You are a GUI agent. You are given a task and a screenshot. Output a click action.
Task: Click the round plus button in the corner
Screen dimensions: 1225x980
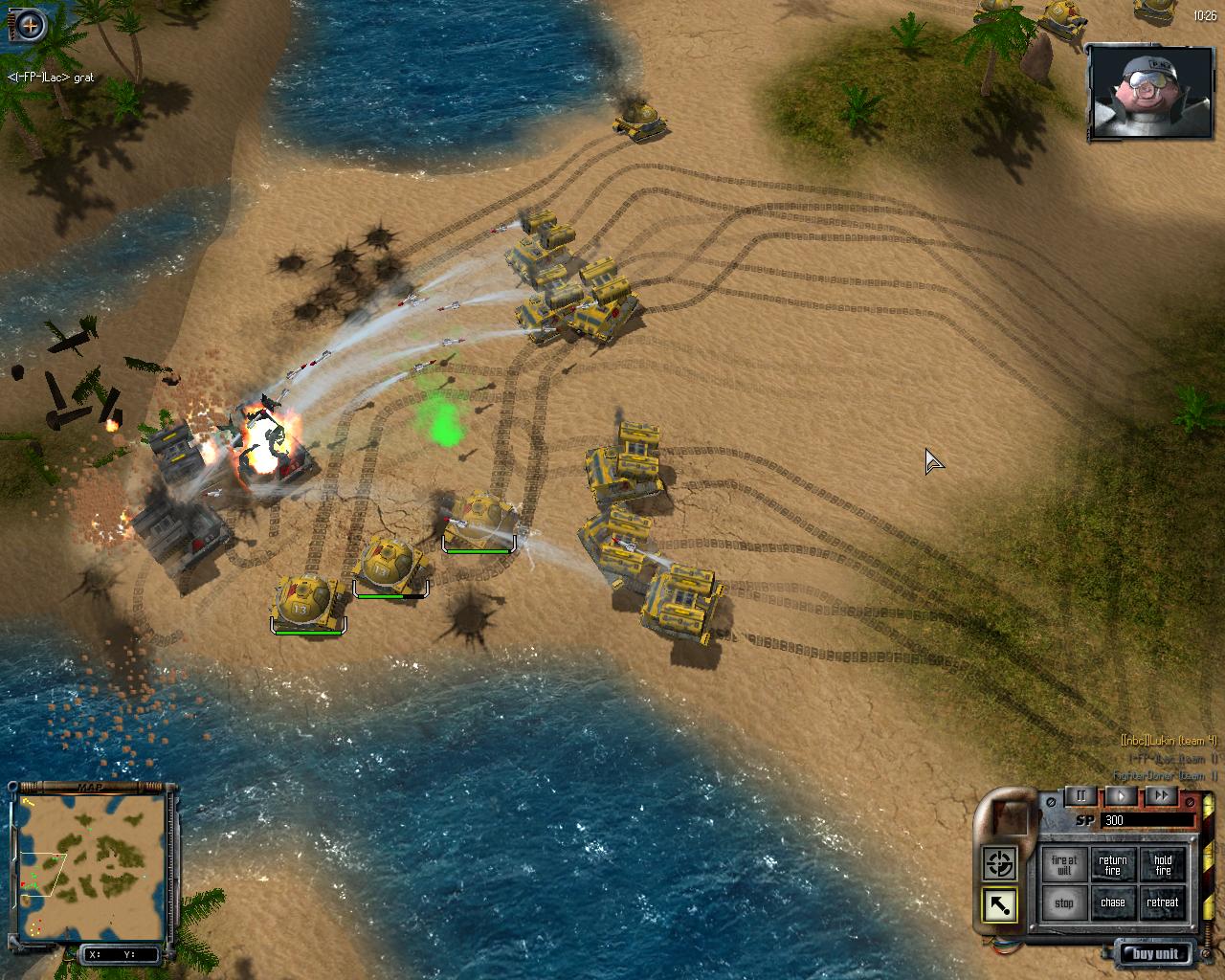[x=31, y=25]
